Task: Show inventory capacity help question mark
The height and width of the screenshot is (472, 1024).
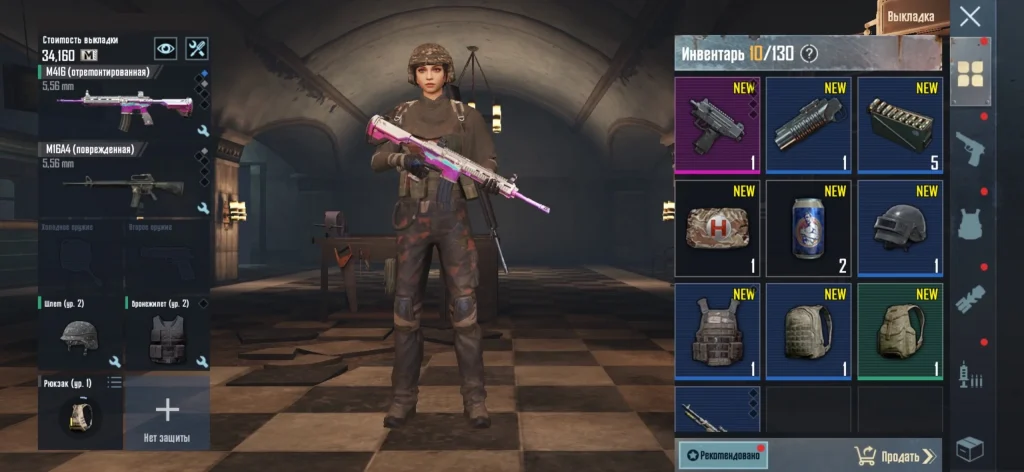Action: click(809, 54)
